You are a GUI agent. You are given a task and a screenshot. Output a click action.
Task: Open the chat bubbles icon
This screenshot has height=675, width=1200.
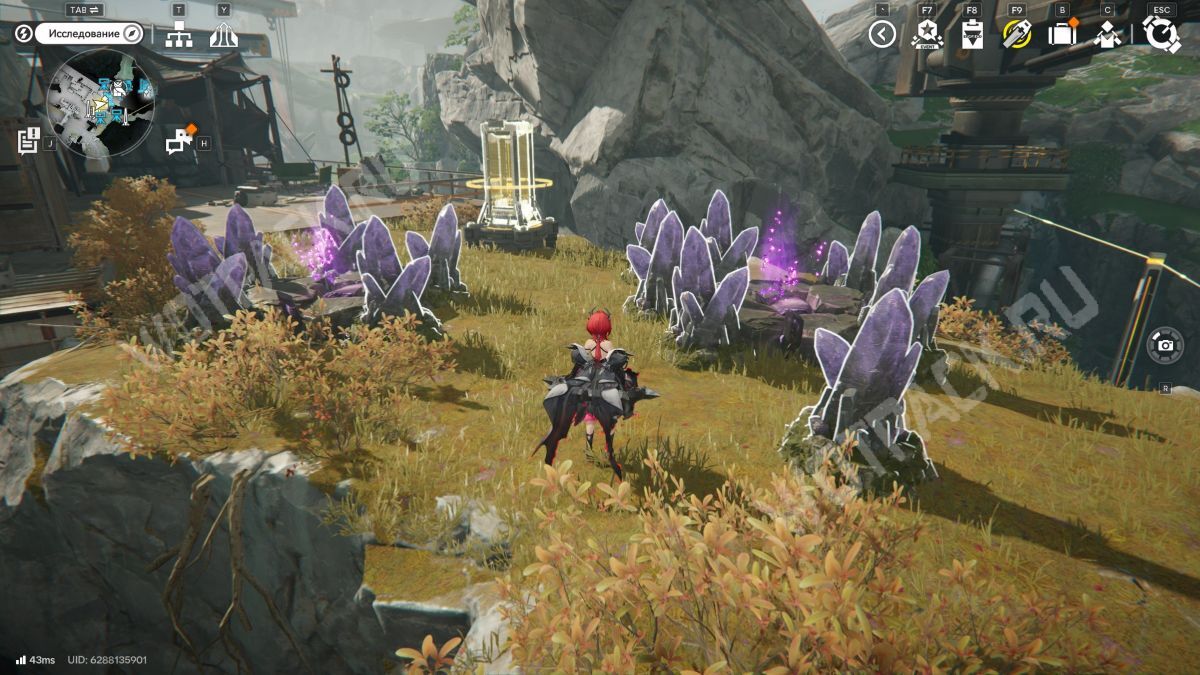tap(180, 141)
